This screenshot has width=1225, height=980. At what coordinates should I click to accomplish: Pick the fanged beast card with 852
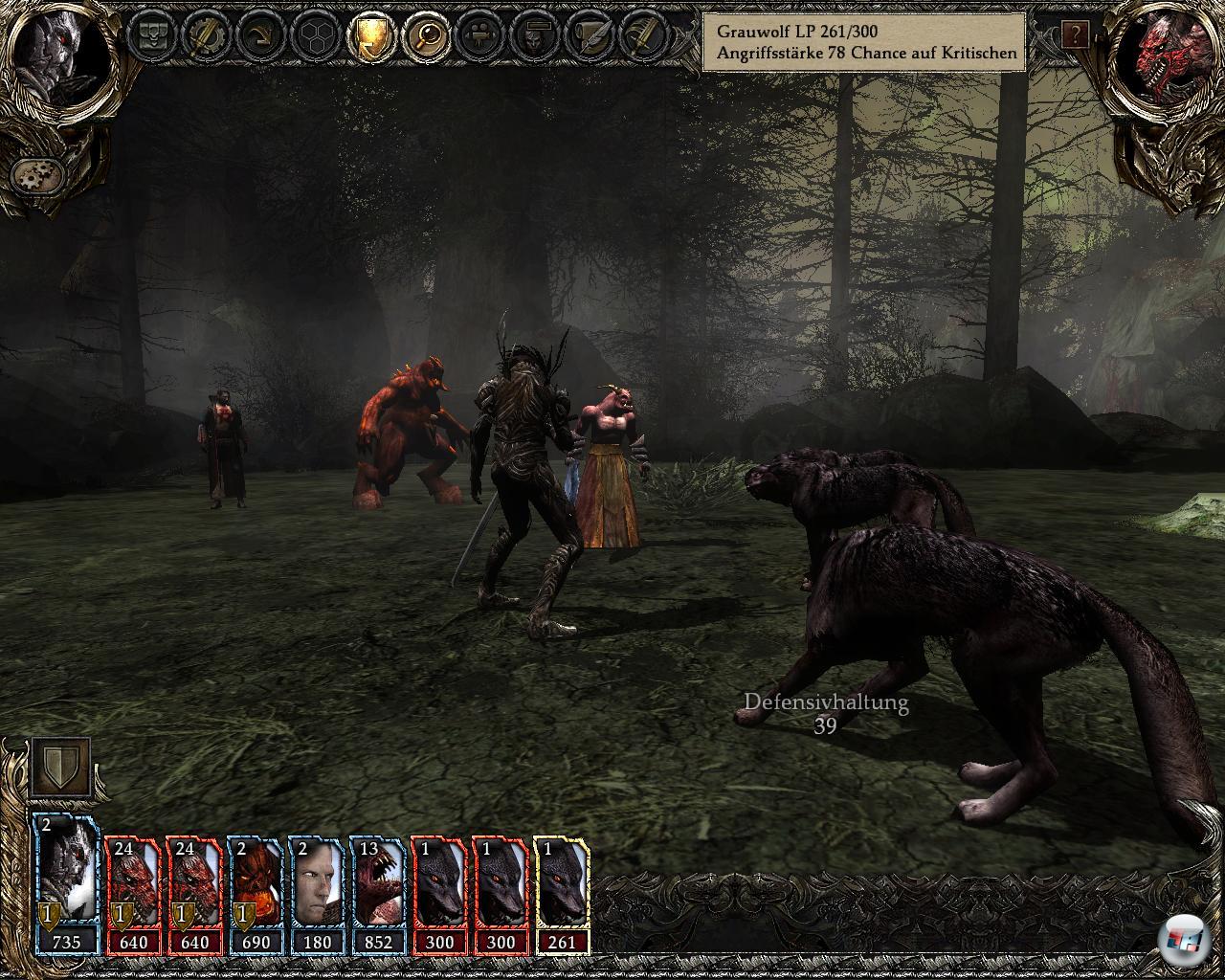pyautogui.click(x=378, y=884)
